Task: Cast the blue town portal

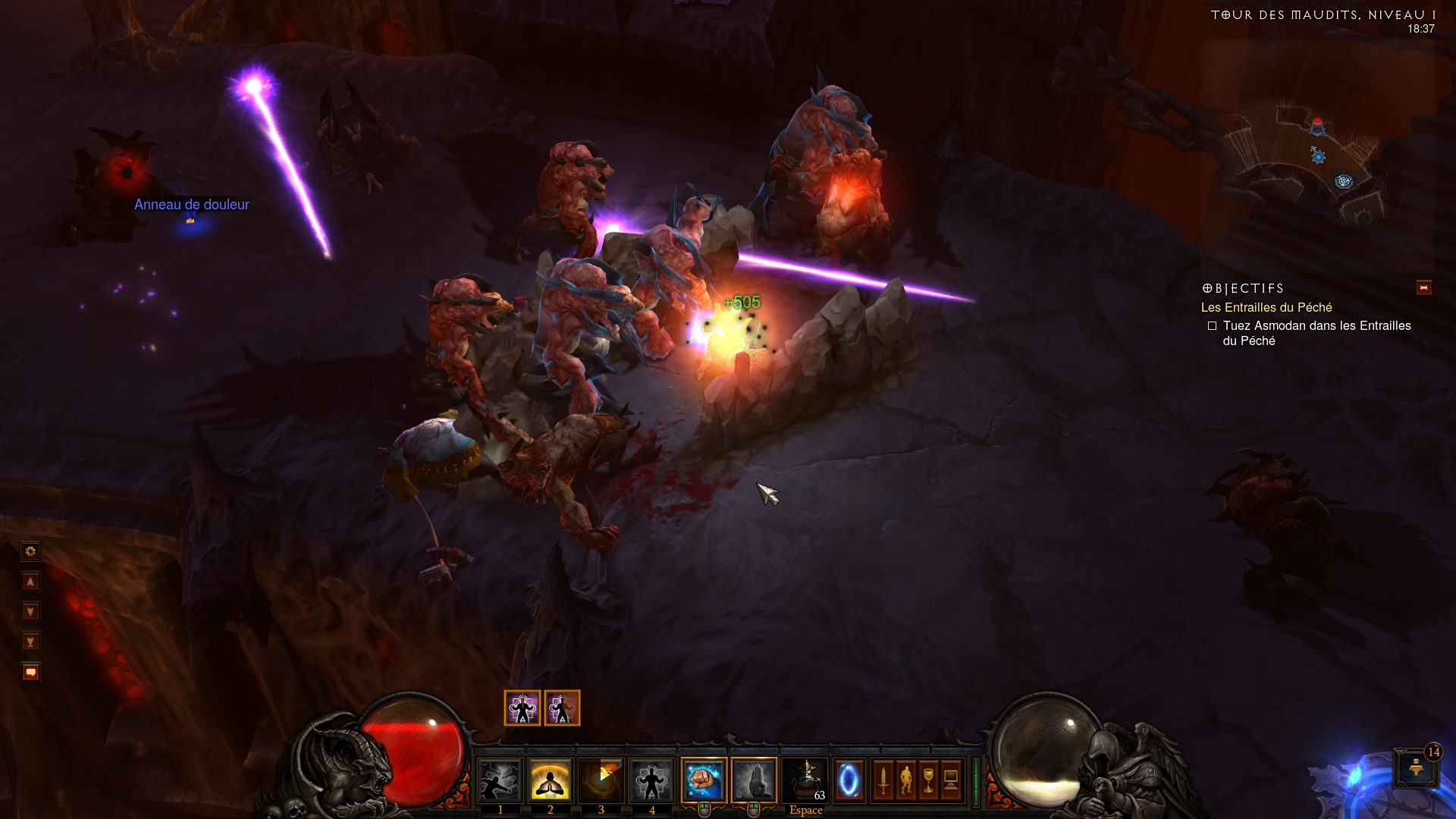Action: coord(849,780)
